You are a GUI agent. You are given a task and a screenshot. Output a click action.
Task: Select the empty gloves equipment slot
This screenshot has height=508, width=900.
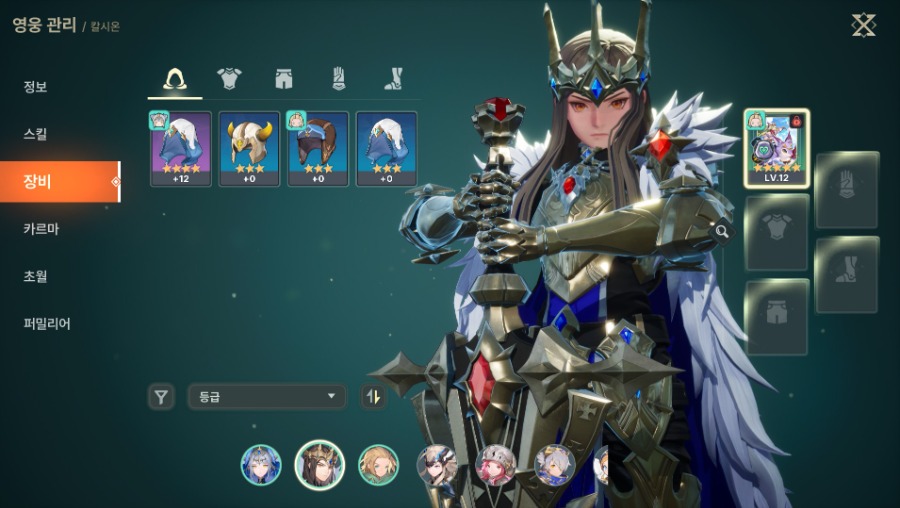846,190
